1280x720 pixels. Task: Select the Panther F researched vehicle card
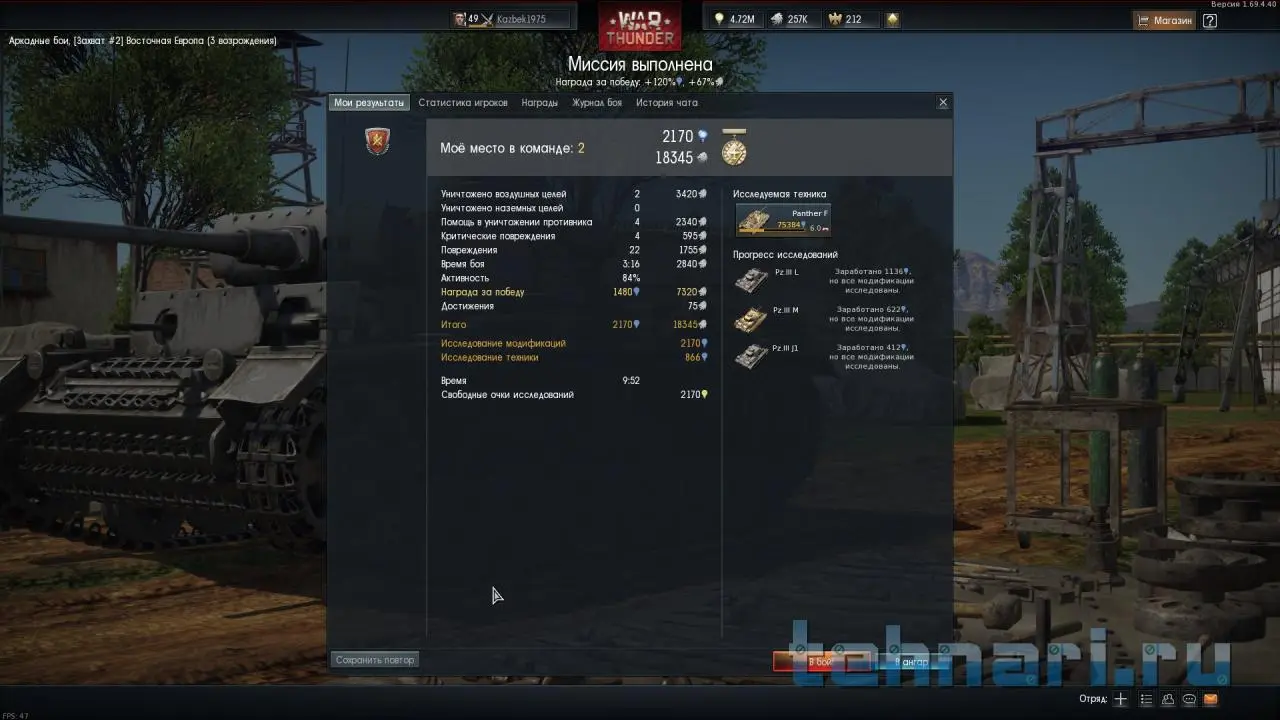click(783, 219)
